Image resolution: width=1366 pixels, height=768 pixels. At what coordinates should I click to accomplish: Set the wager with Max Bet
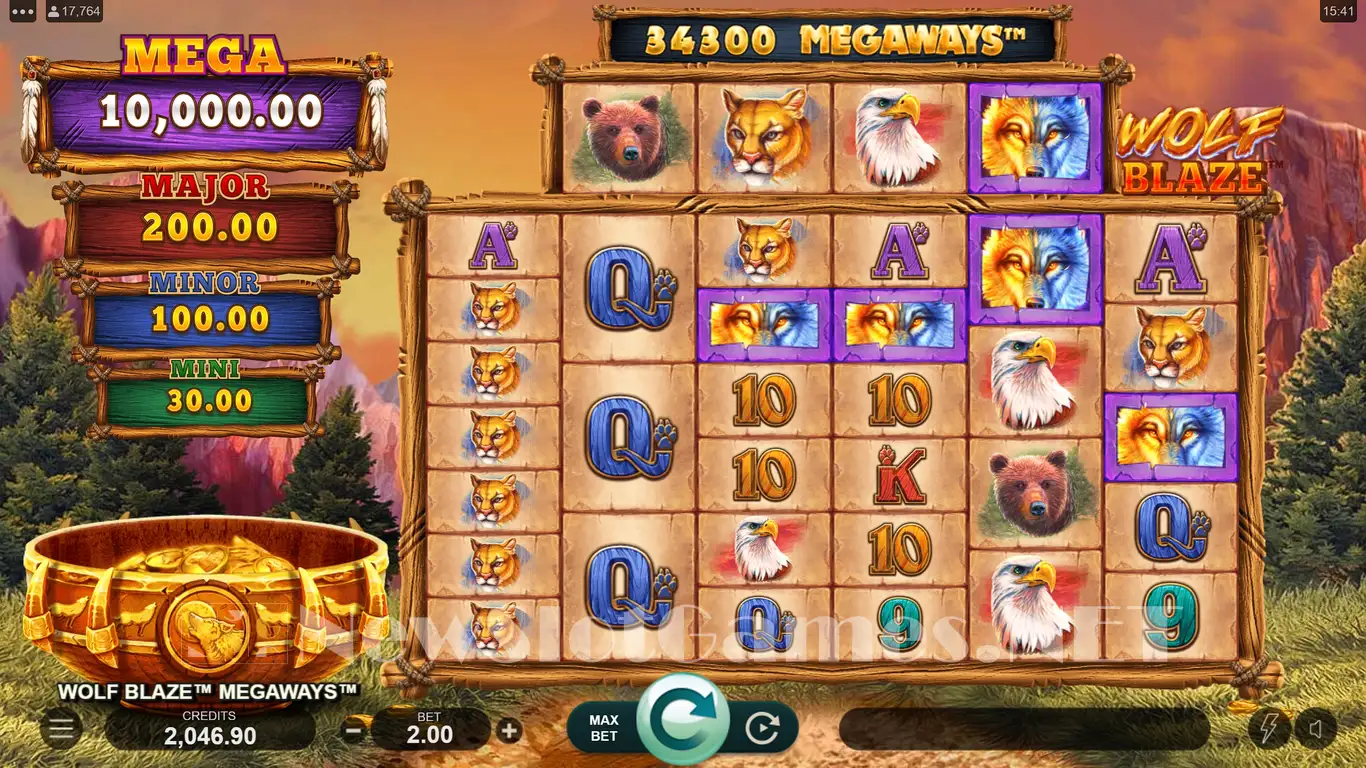tap(604, 727)
